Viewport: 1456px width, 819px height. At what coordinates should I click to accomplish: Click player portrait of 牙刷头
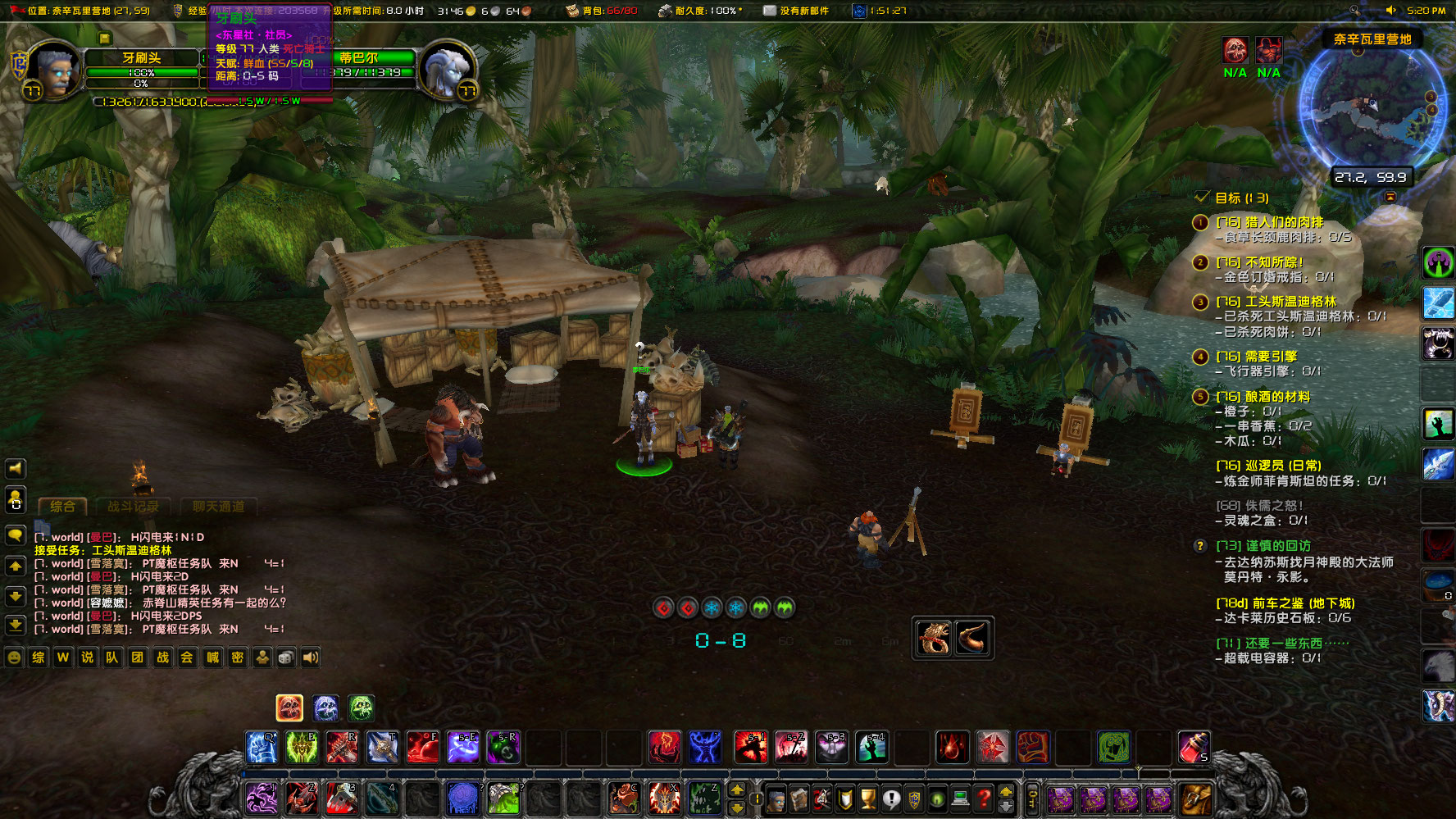coord(54,71)
